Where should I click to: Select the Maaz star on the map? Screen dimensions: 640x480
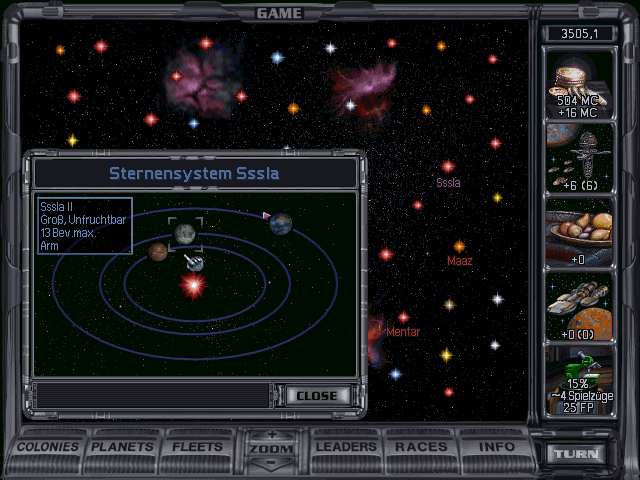(459, 246)
